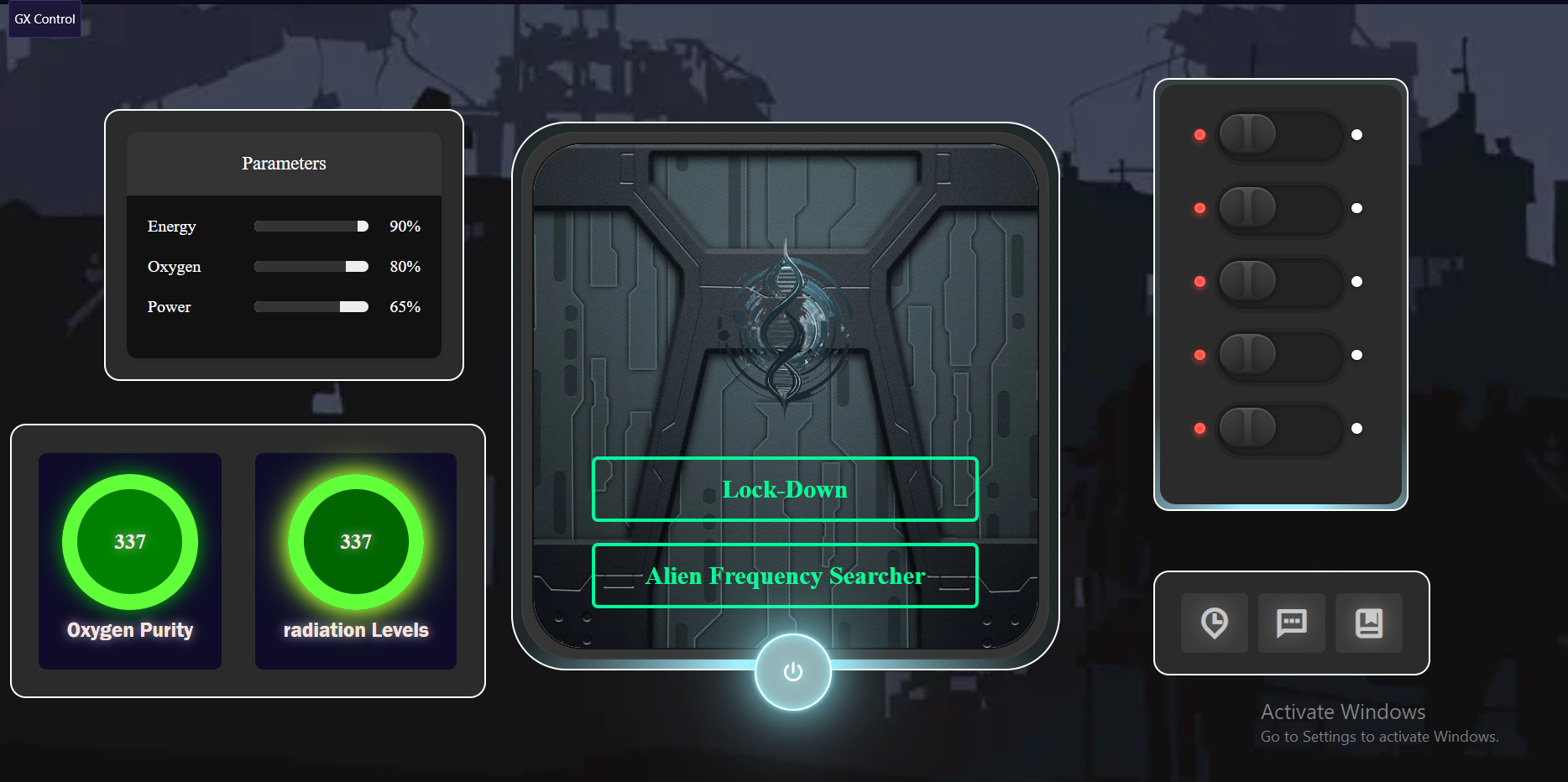
Task: Activate the Lock-Down button
Action: click(x=785, y=489)
